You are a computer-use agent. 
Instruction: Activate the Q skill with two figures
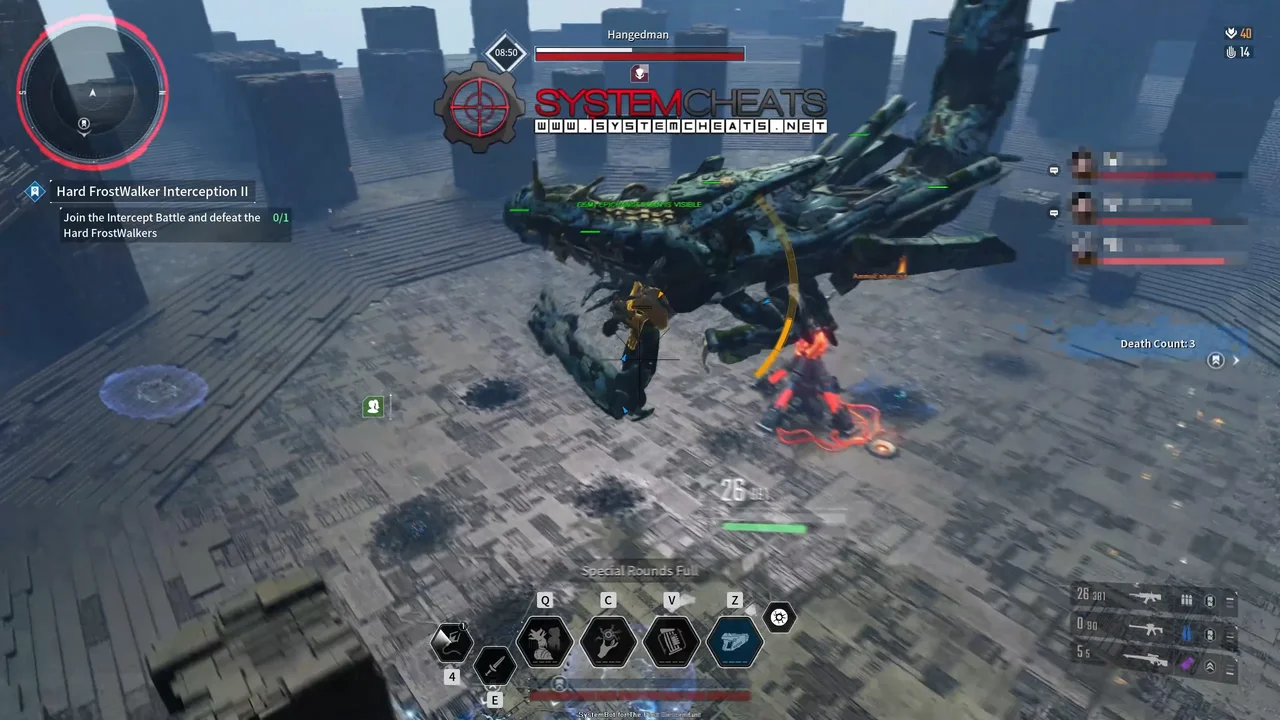[x=545, y=641]
